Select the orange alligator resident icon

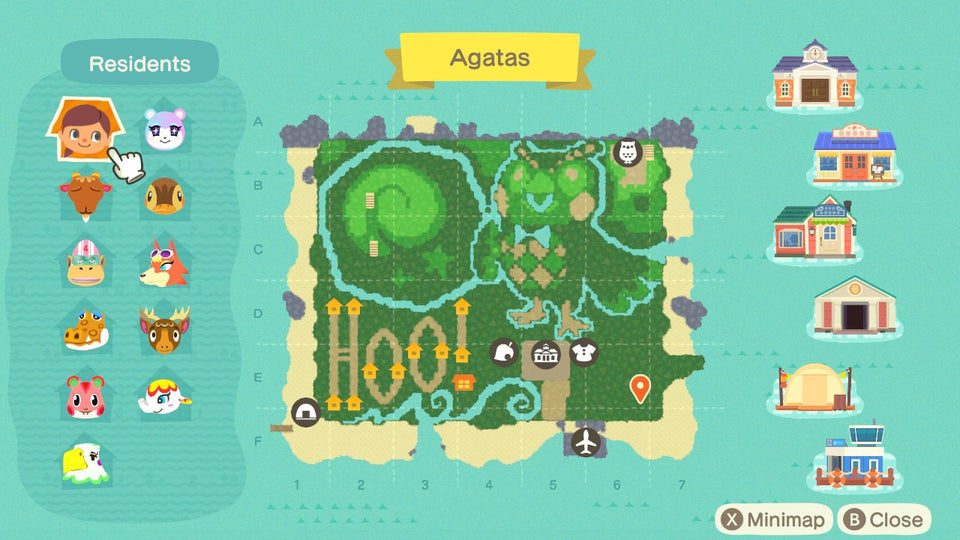84,329
